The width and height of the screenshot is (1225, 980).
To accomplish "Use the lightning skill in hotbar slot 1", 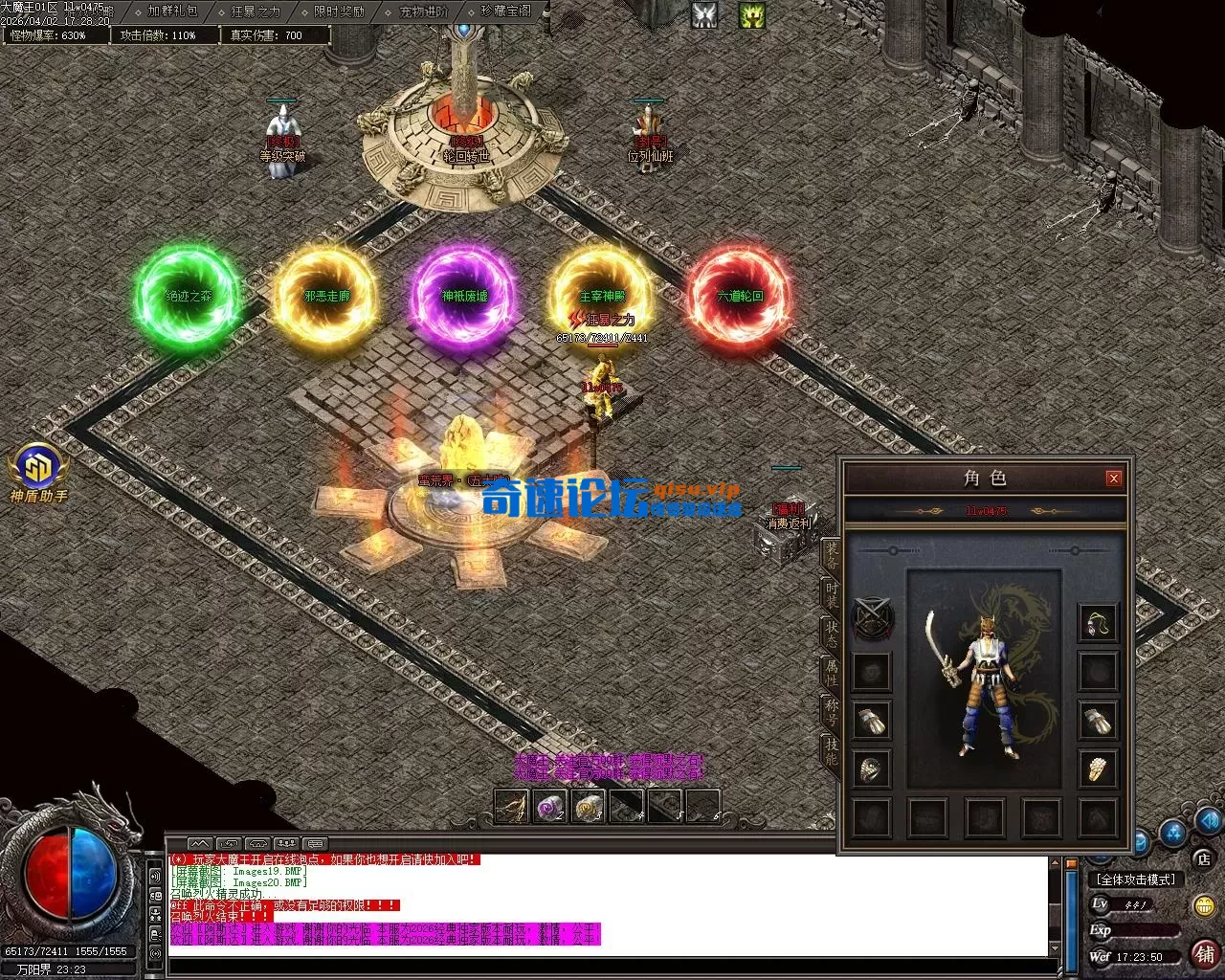I will tap(511, 807).
